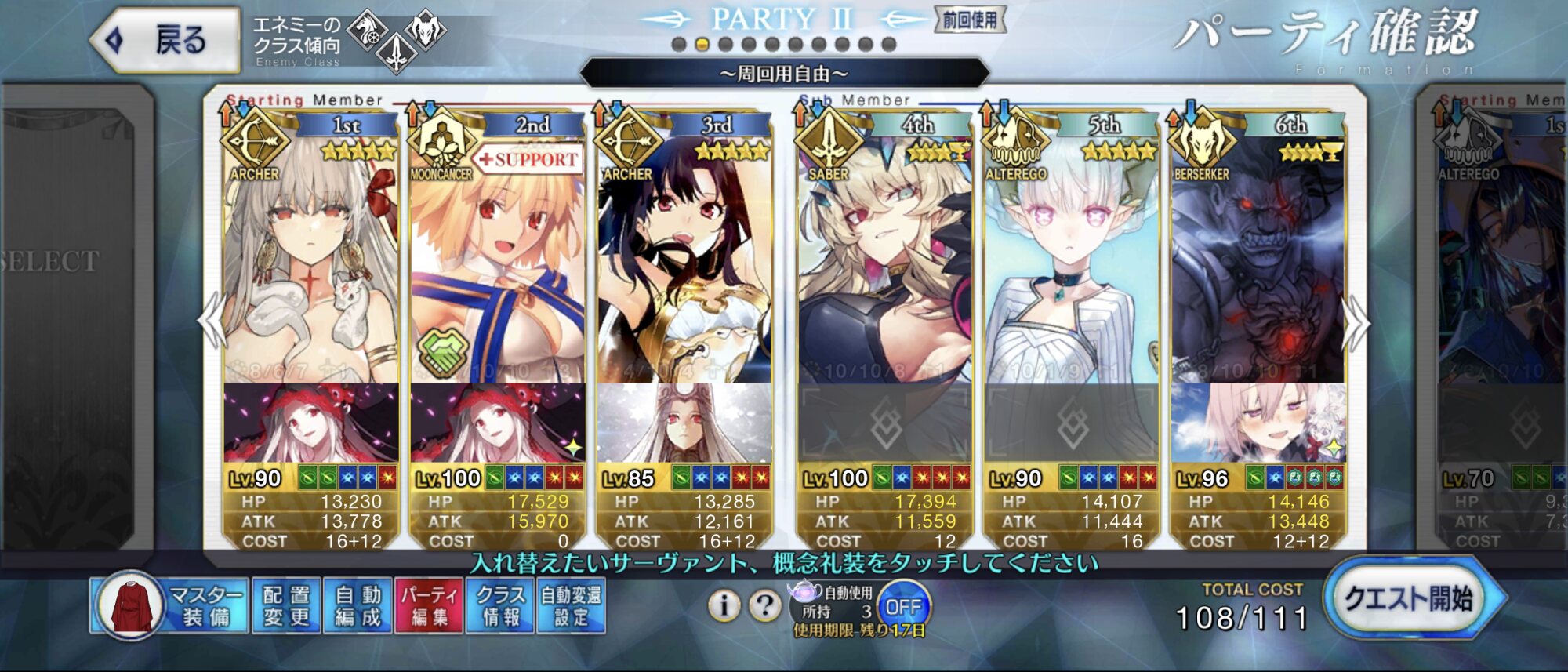Open 配置変更 to rearrange positions
This screenshot has width=1568, height=672.
tap(286, 605)
